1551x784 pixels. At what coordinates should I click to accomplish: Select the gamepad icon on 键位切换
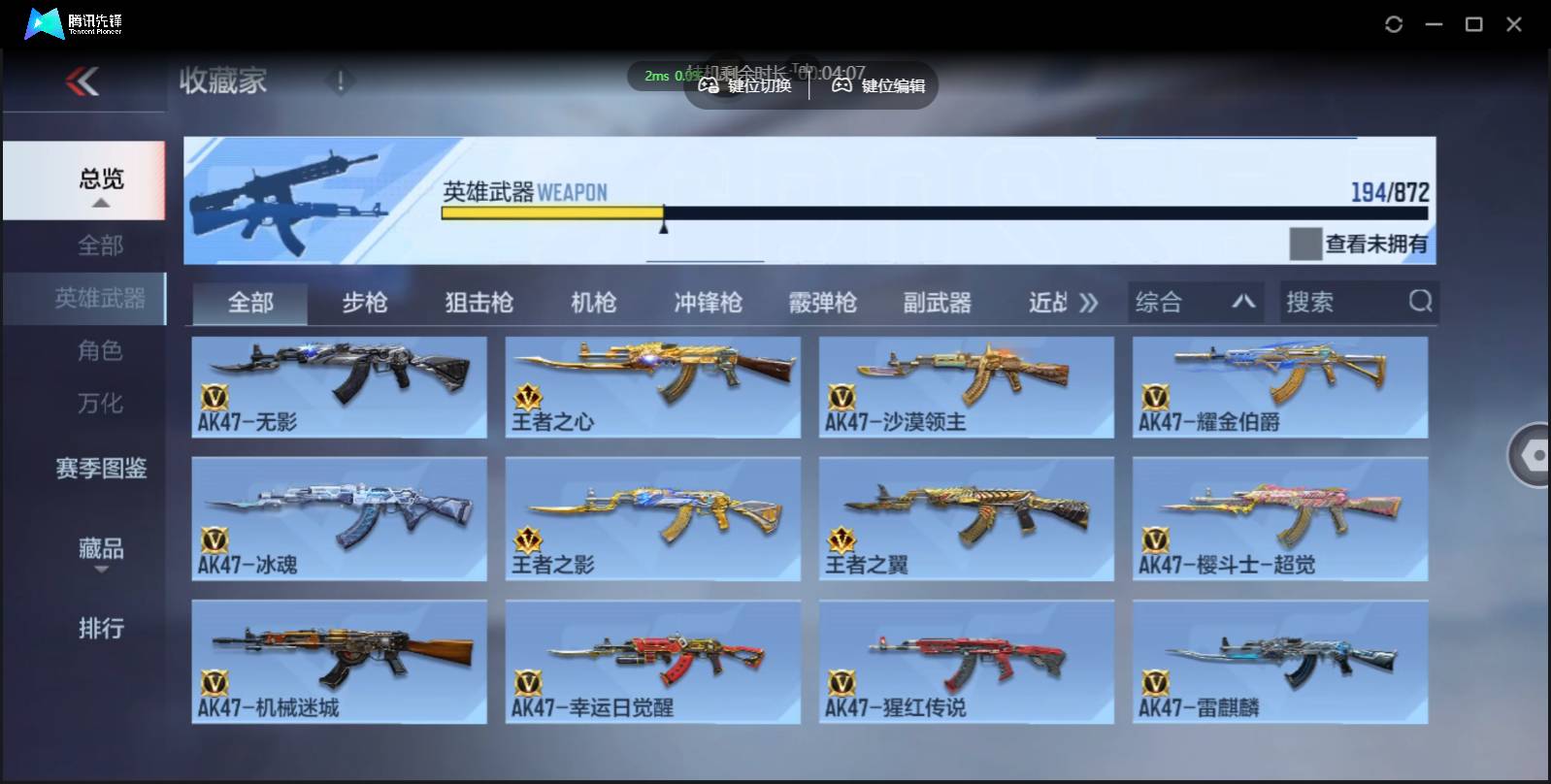pos(708,85)
